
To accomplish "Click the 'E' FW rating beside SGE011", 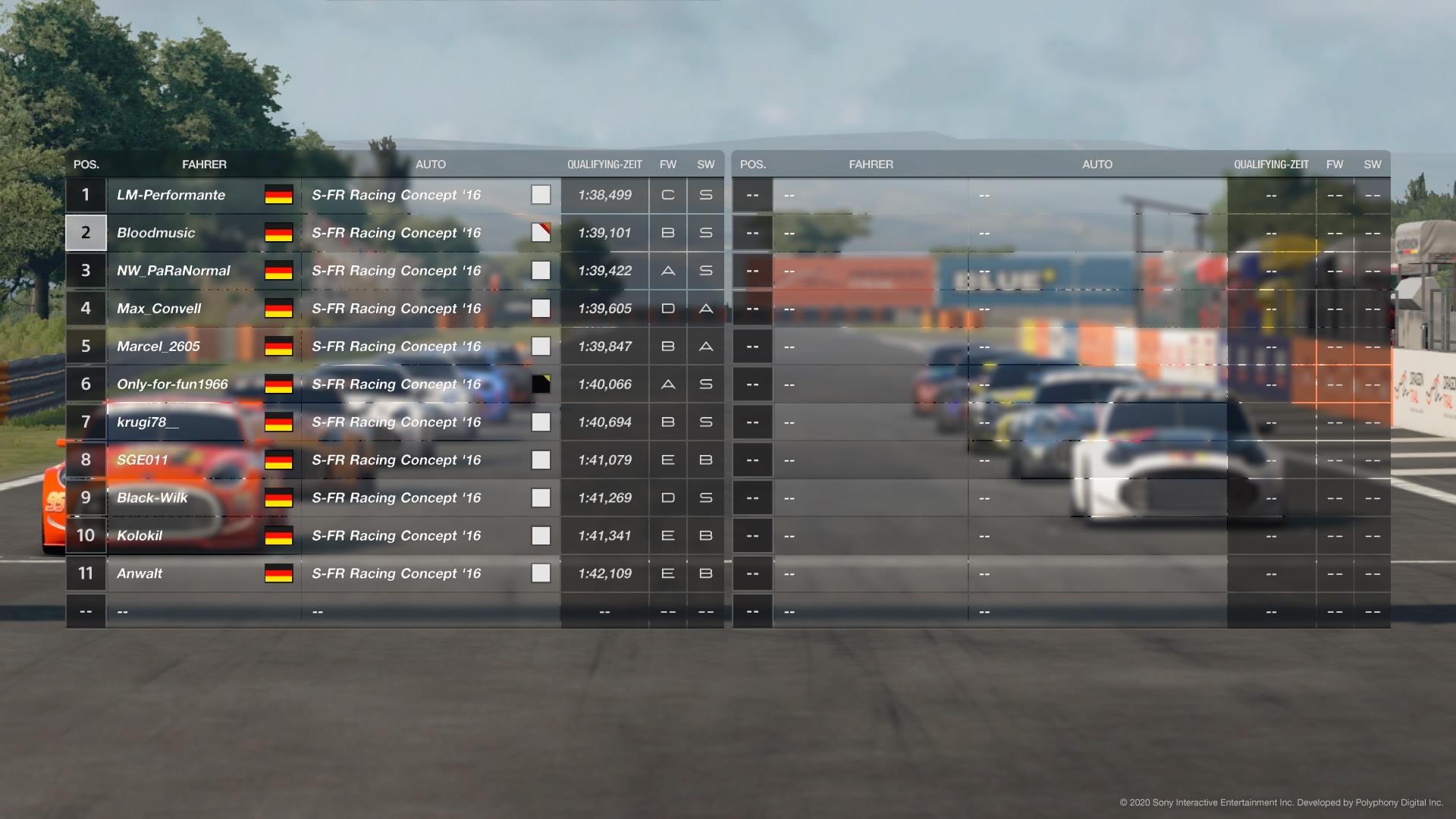I will (667, 460).
